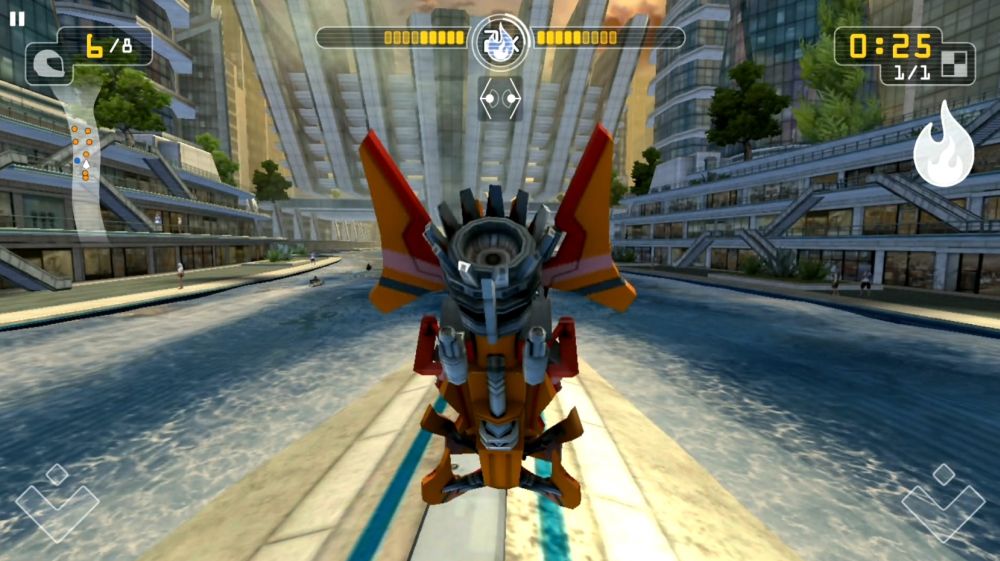
Task: Pause the race
Action: click(x=17, y=19)
